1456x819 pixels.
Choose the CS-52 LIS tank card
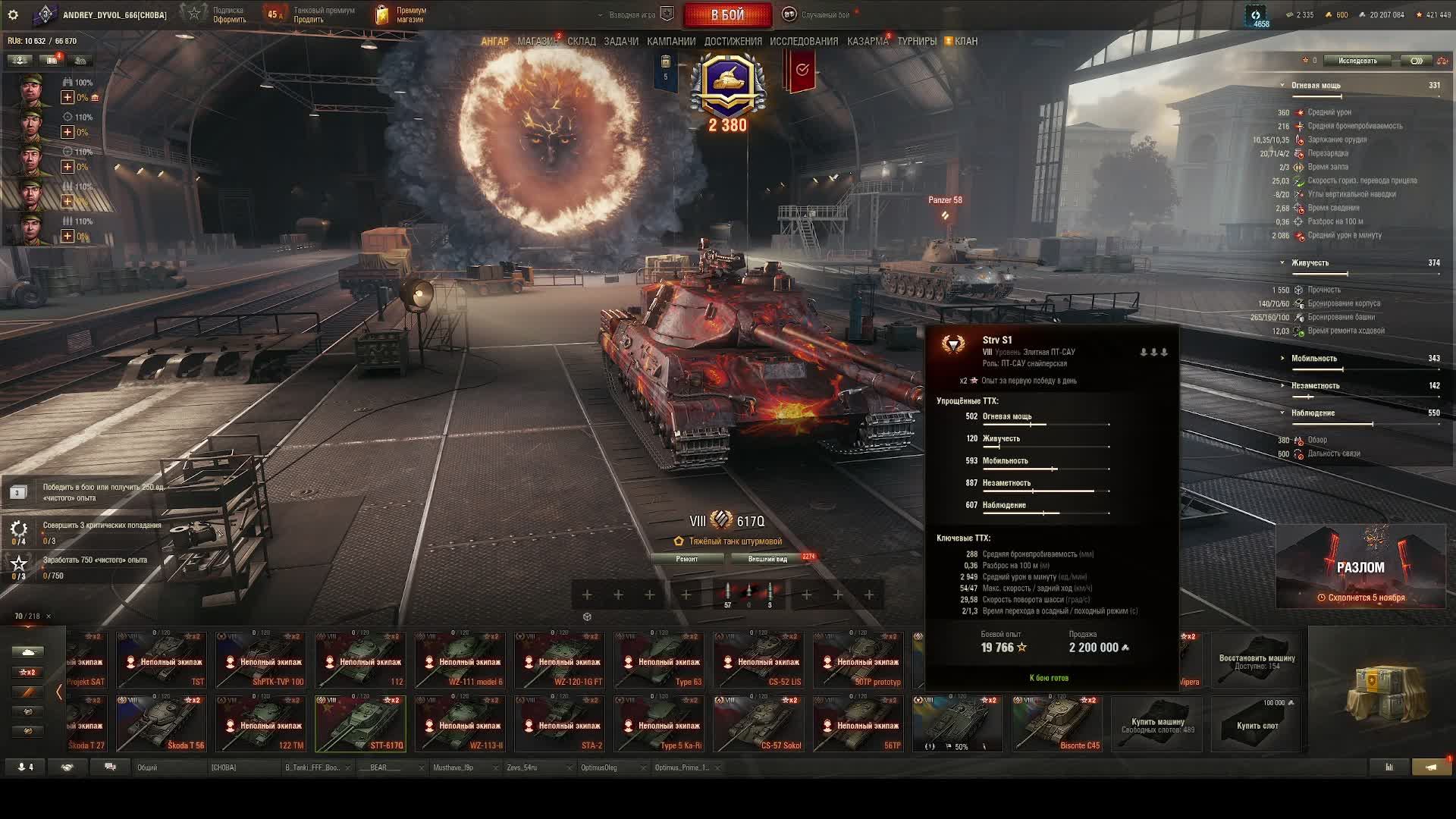click(758, 661)
